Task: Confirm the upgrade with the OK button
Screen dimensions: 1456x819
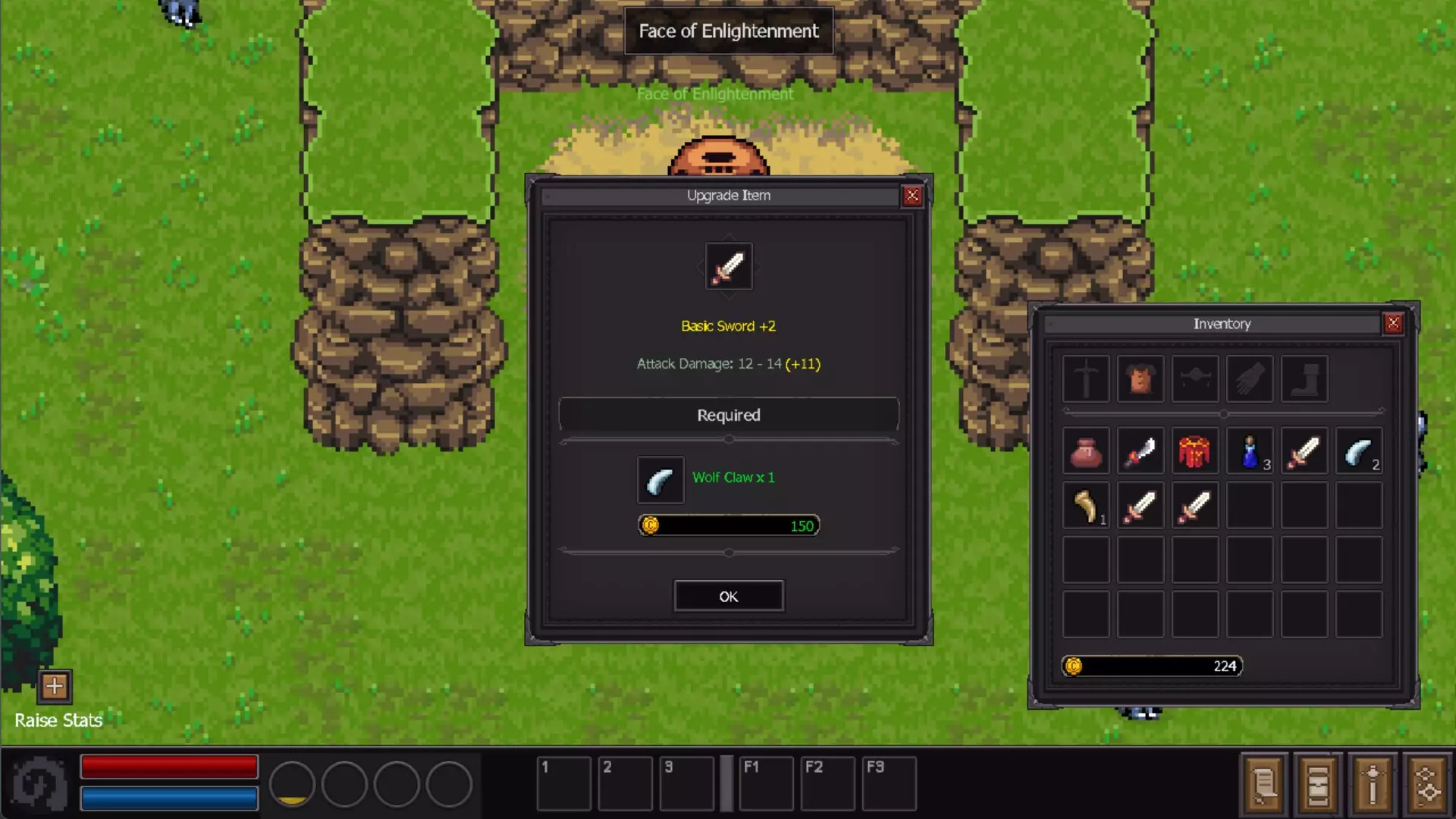Action: [728, 596]
